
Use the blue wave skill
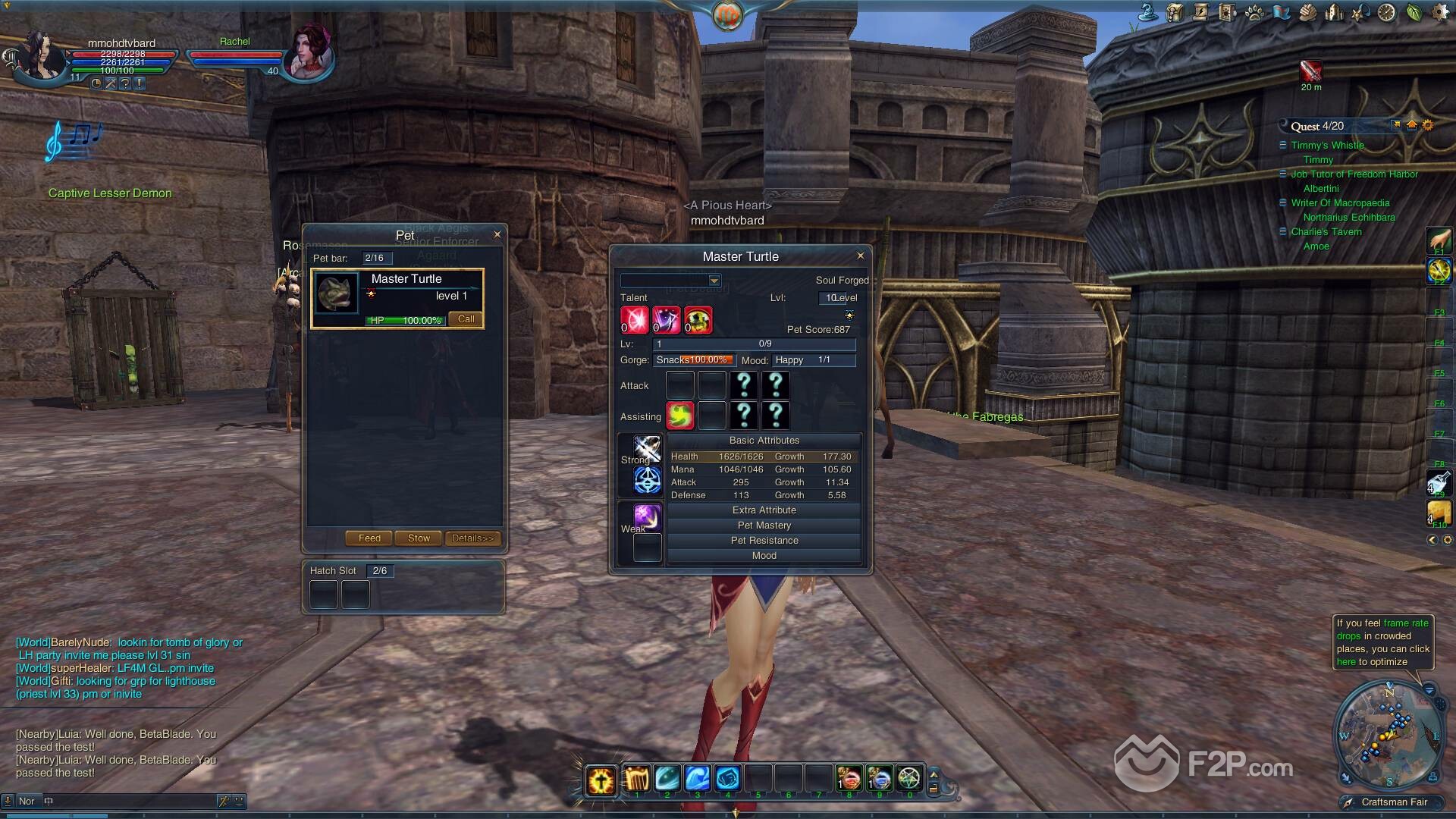click(697, 779)
